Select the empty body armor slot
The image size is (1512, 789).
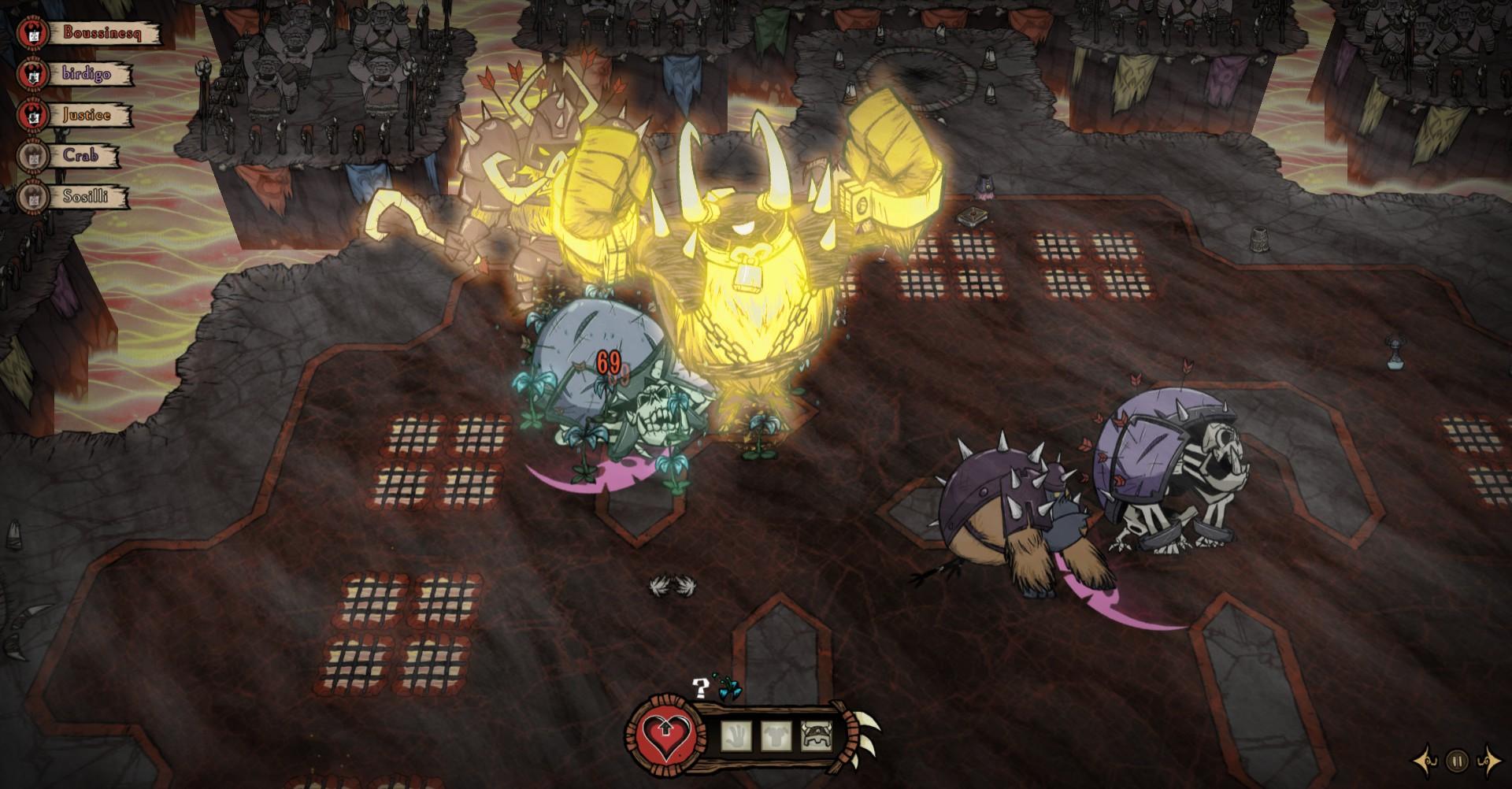[775, 735]
